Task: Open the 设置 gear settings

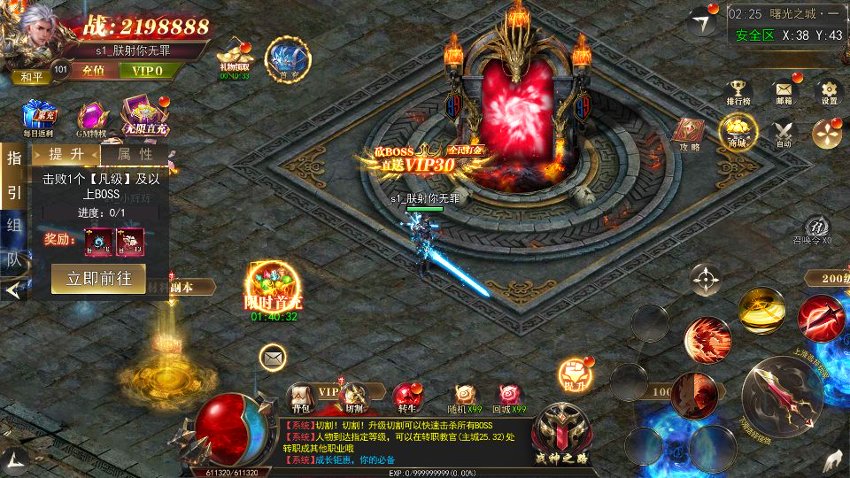Action: point(828,92)
